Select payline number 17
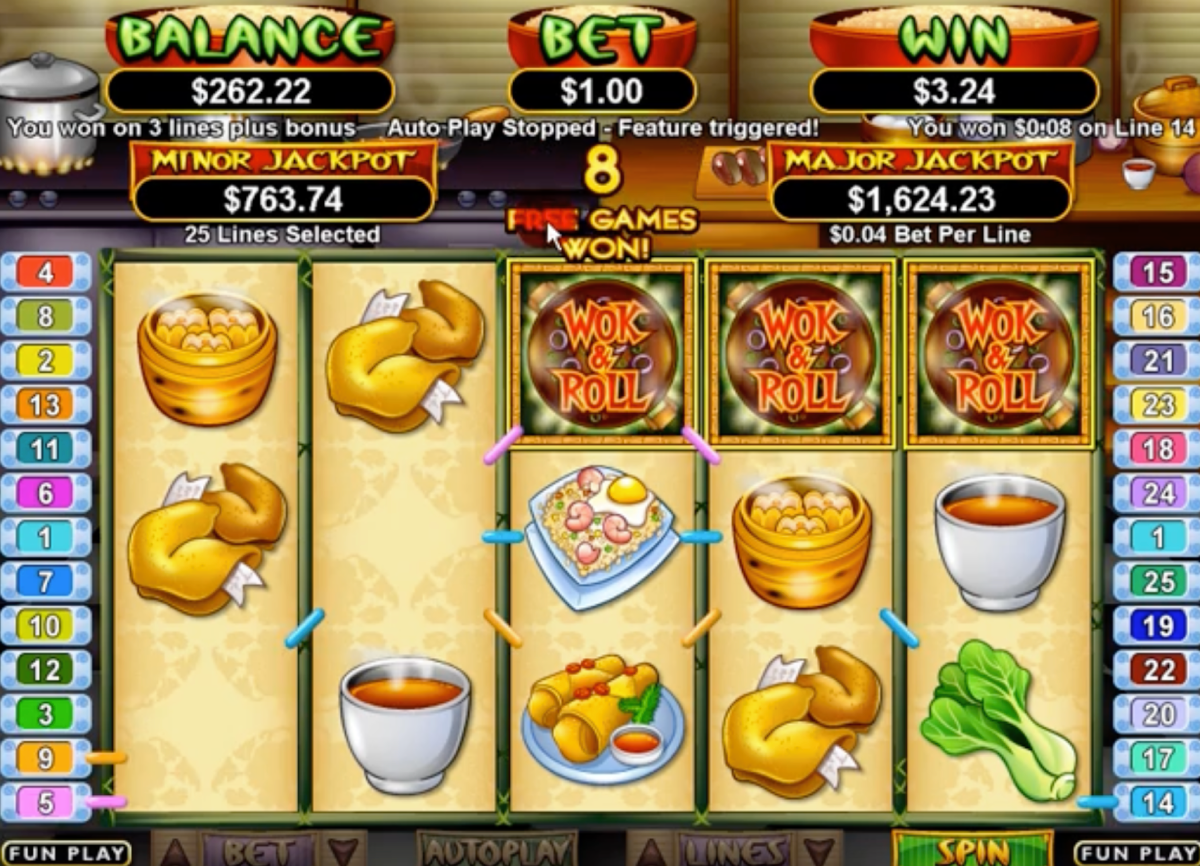The height and width of the screenshot is (866, 1200). click(x=1157, y=758)
